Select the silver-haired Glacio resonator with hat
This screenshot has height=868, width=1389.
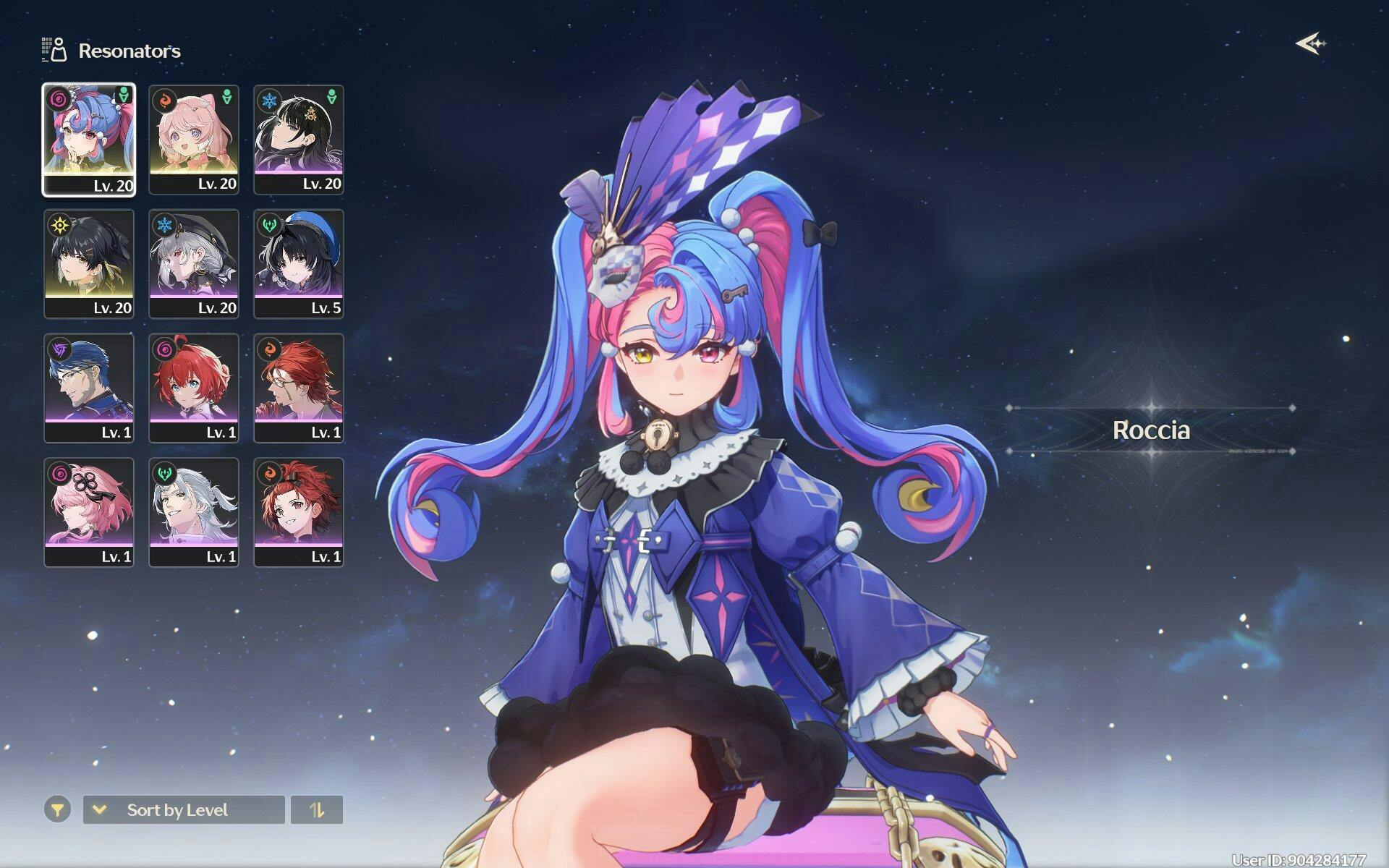click(x=194, y=263)
